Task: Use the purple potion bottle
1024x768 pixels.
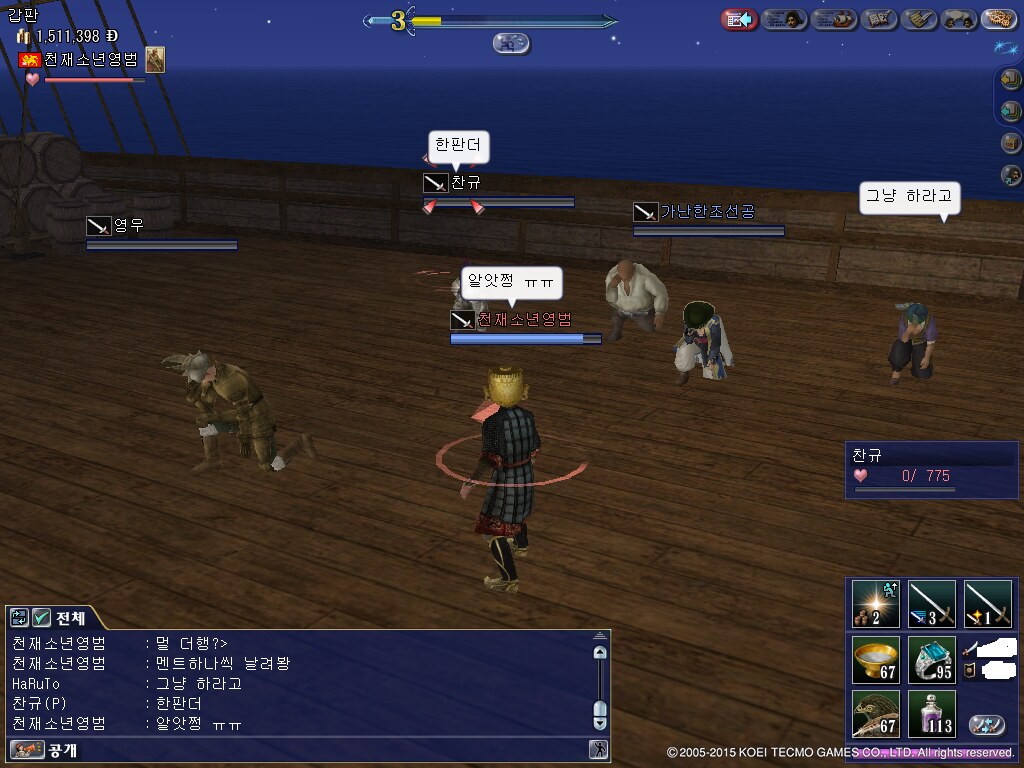Action: coord(931,714)
